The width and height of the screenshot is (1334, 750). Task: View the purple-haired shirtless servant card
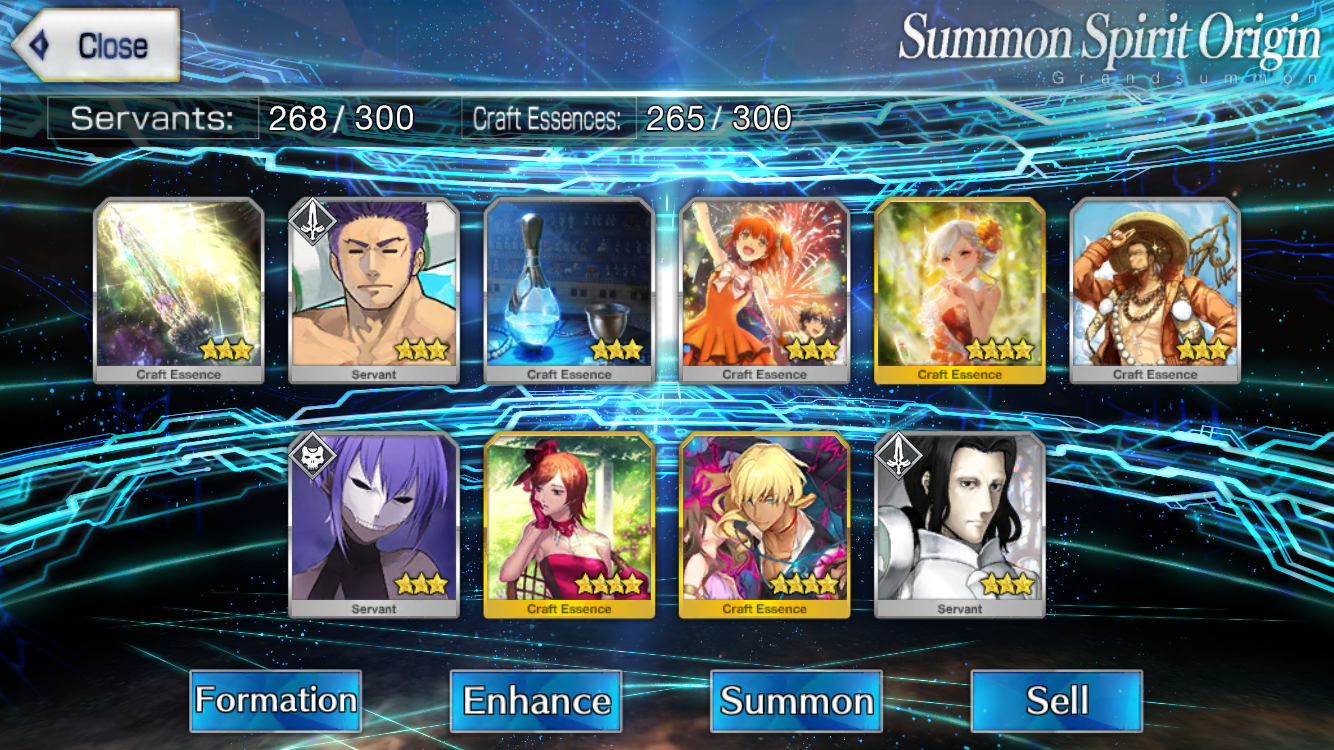(374, 290)
